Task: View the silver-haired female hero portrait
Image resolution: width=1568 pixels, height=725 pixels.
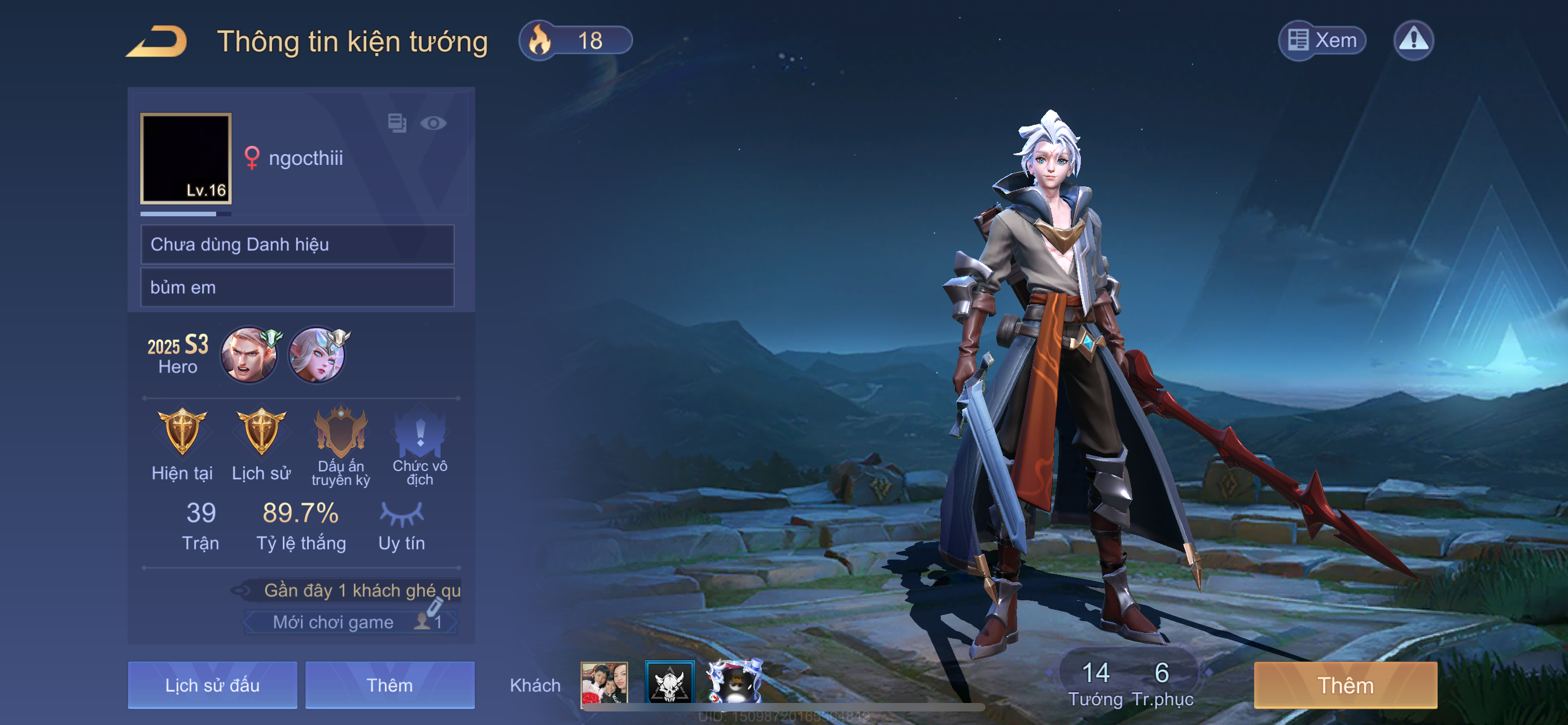Action: 317,355
